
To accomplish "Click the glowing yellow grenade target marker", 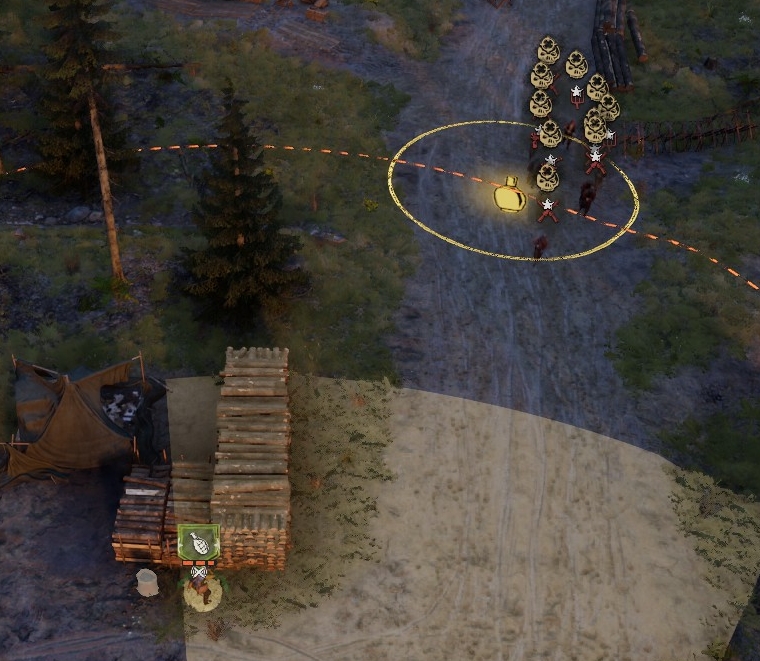I will (x=510, y=195).
